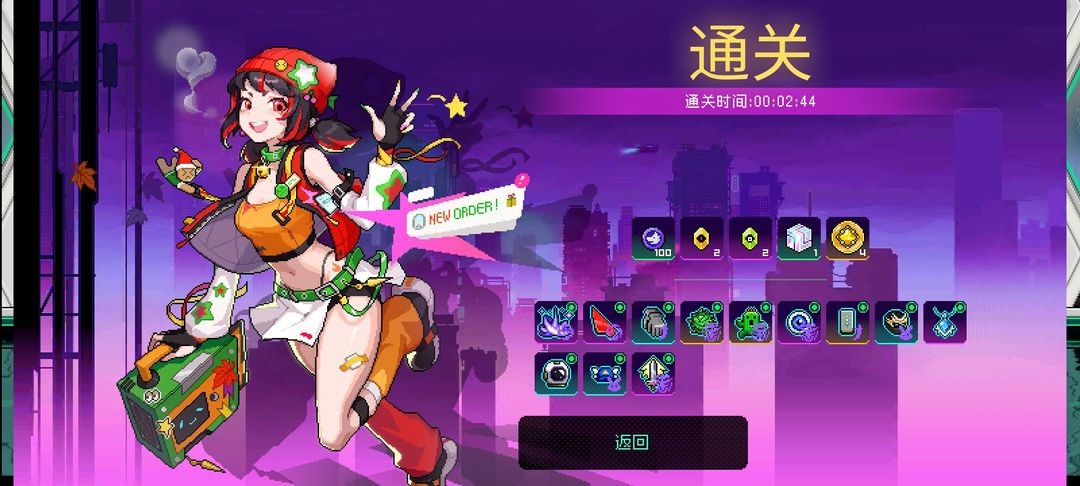Inspect the blue winged cap item

pyautogui.click(x=605, y=371)
